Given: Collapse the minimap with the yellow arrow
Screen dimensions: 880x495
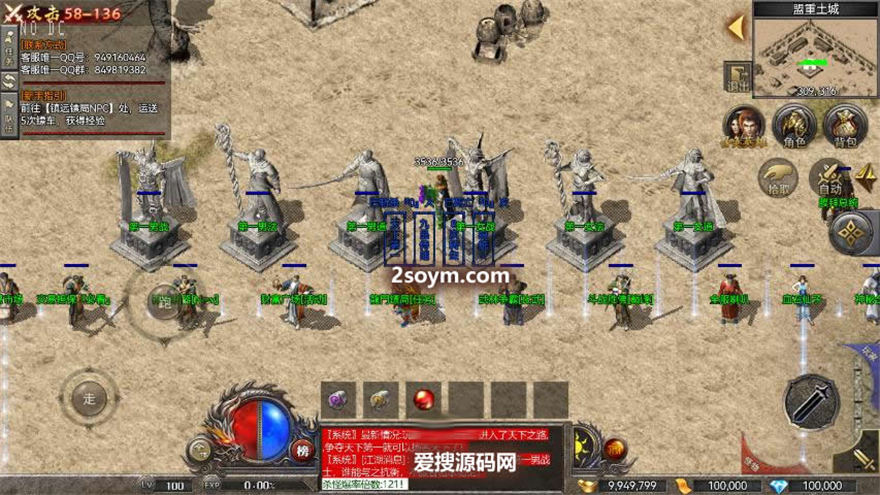Looking at the screenshot, I should [736, 27].
